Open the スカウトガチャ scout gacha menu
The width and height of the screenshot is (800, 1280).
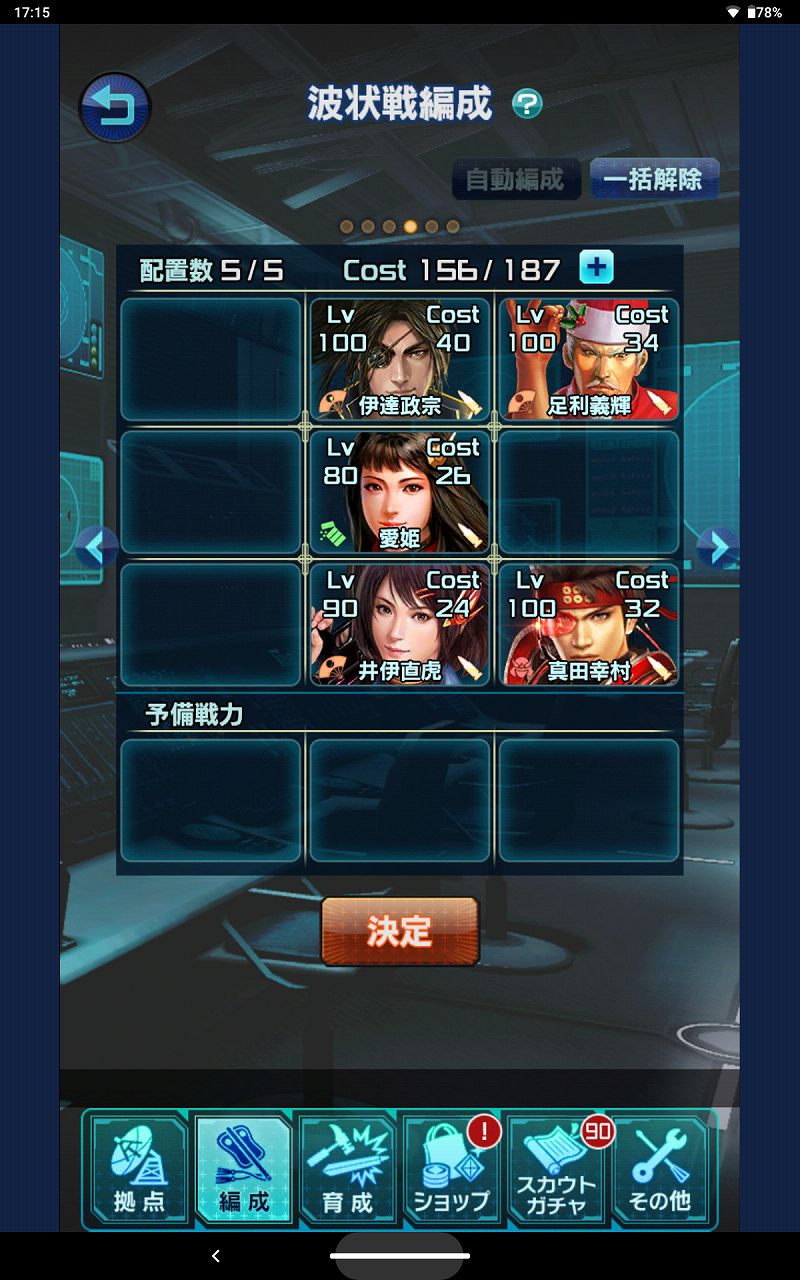pyautogui.click(x=556, y=1170)
